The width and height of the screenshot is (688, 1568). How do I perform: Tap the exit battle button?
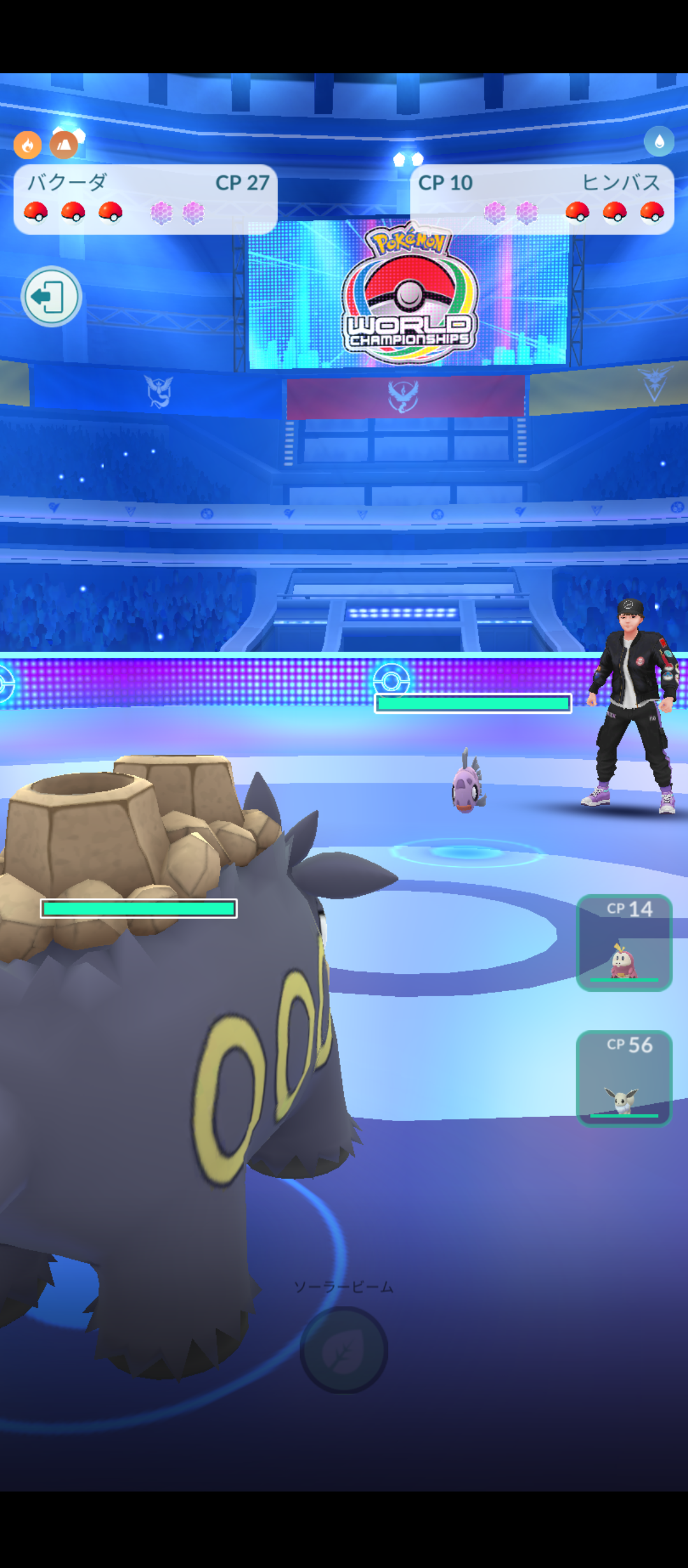pos(51,296)
